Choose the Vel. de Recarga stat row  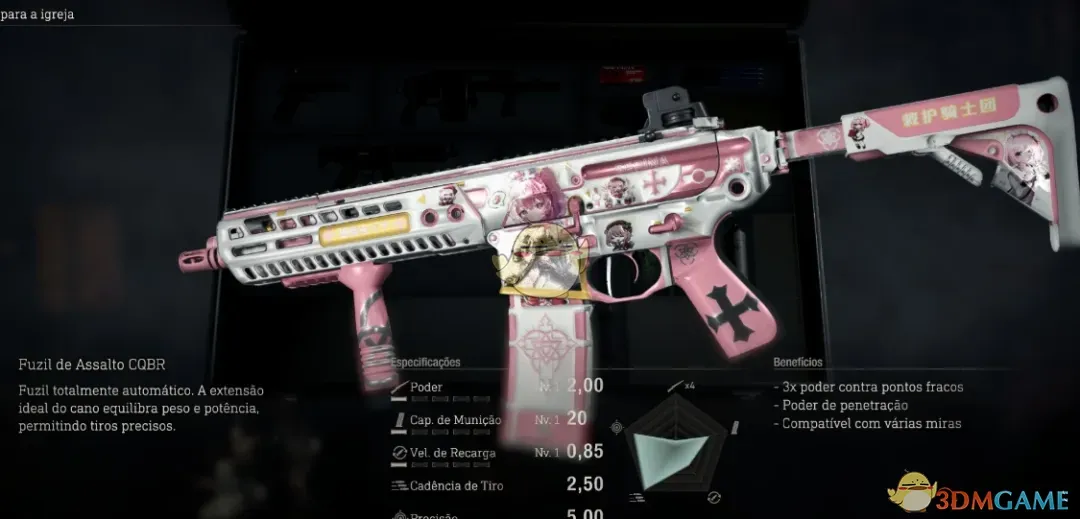(495, 452)
